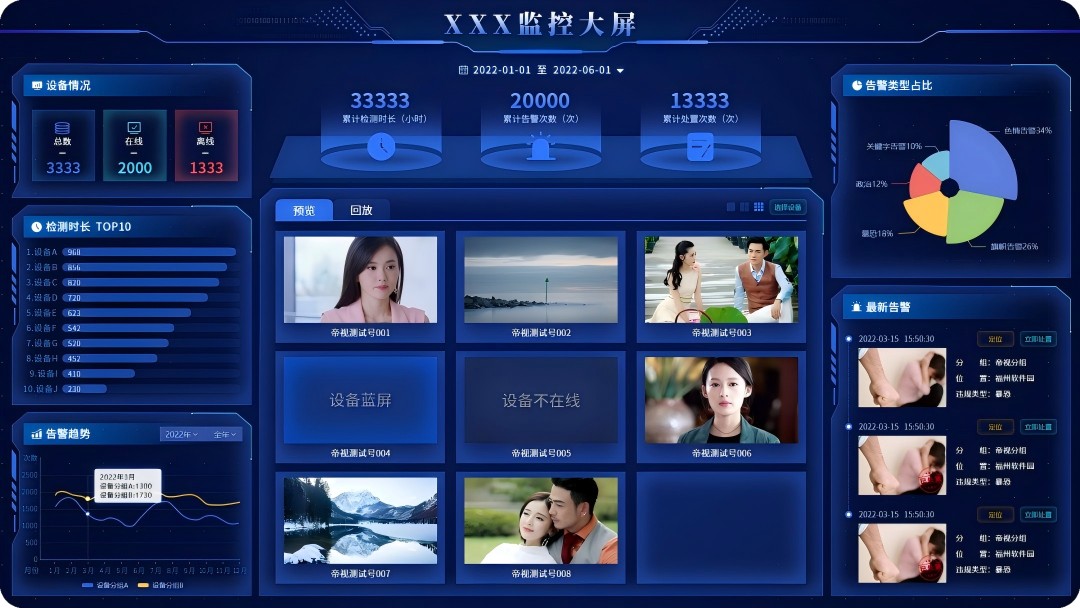Click the 选择设备 button
Image resolution: width=1080 pixels, height=608 pixels.
[x=787, y=207]
